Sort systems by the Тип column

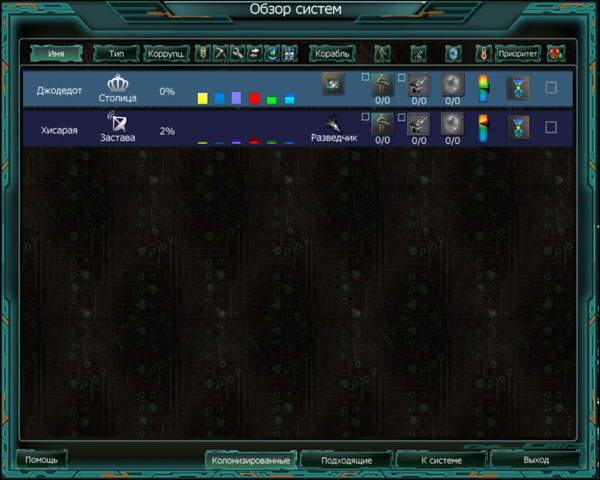click(116, 52)
